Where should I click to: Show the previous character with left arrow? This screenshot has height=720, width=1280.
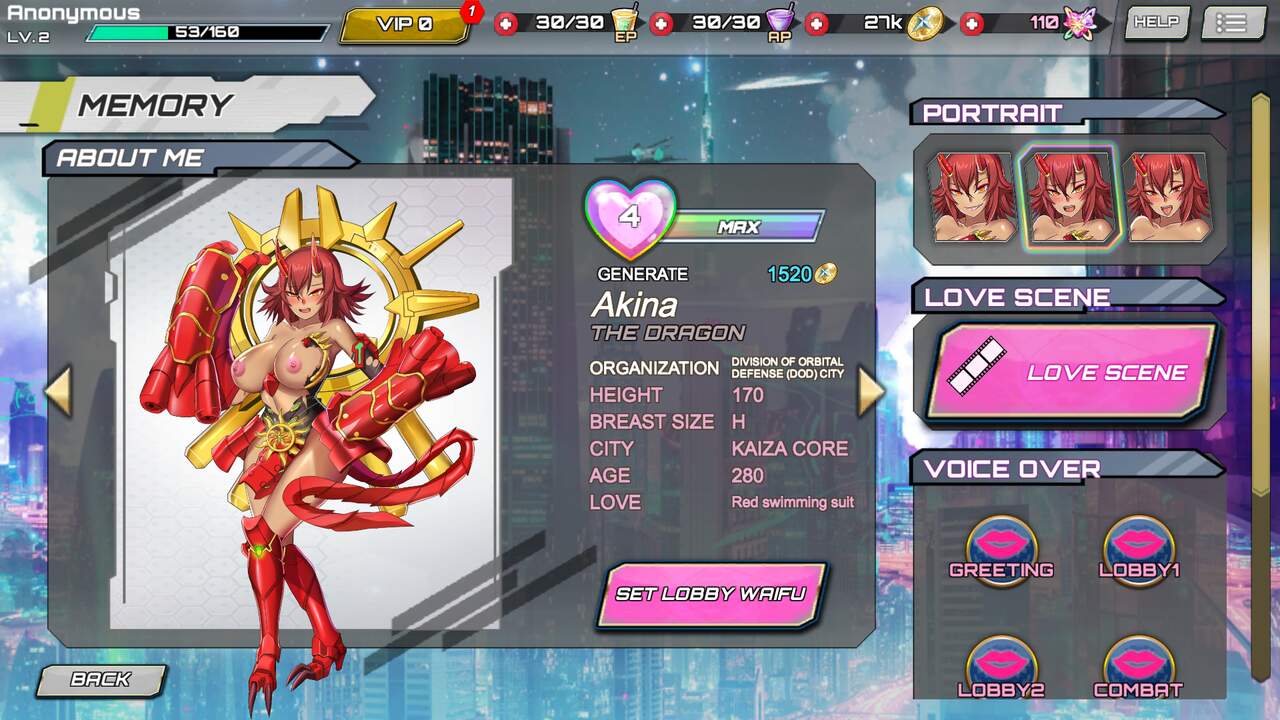[59, 391]
